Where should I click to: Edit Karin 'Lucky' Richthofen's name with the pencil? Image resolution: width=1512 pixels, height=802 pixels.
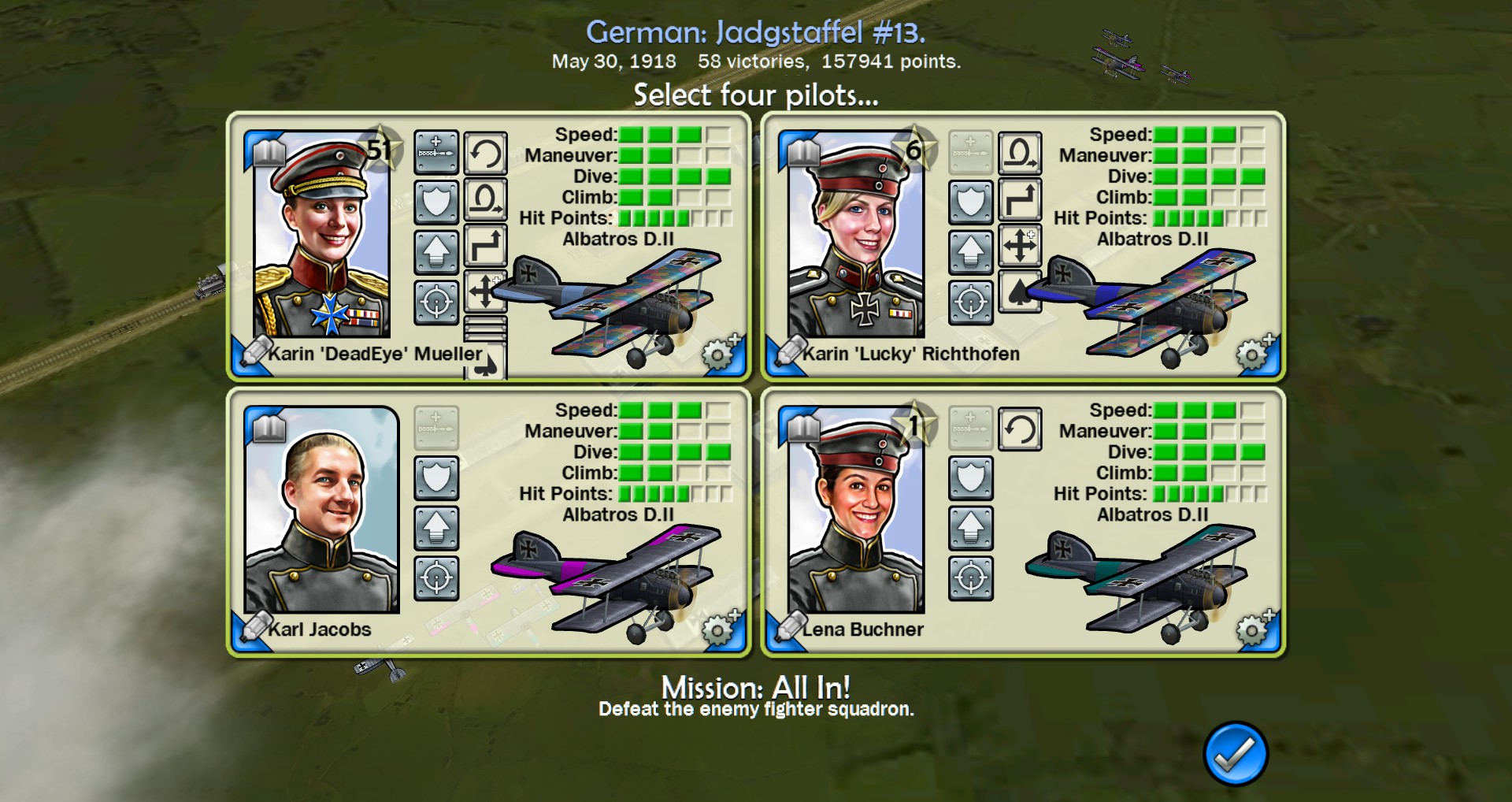[x=788, y=352]
